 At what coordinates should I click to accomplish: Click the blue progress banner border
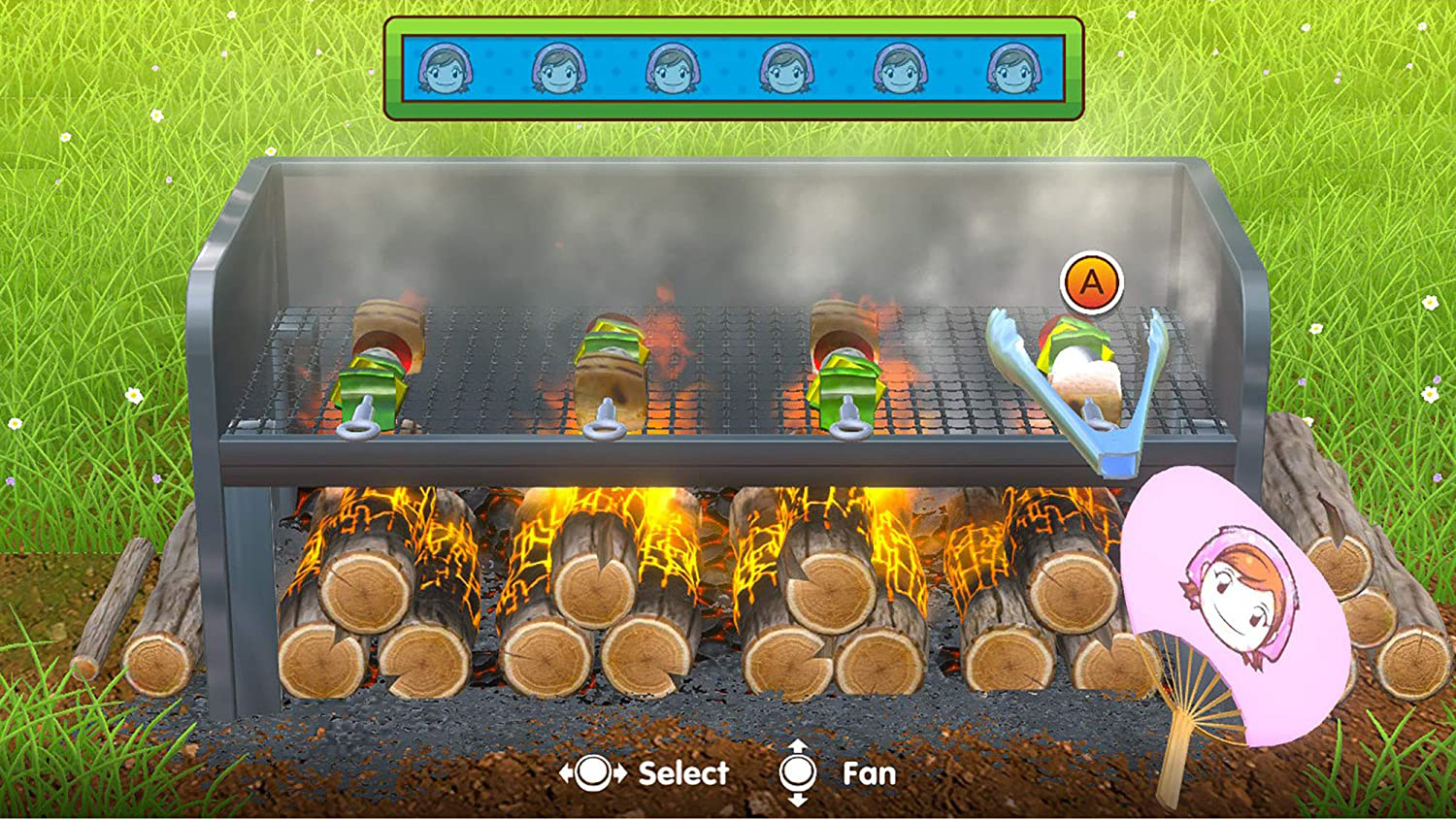(x=728, y=26)
